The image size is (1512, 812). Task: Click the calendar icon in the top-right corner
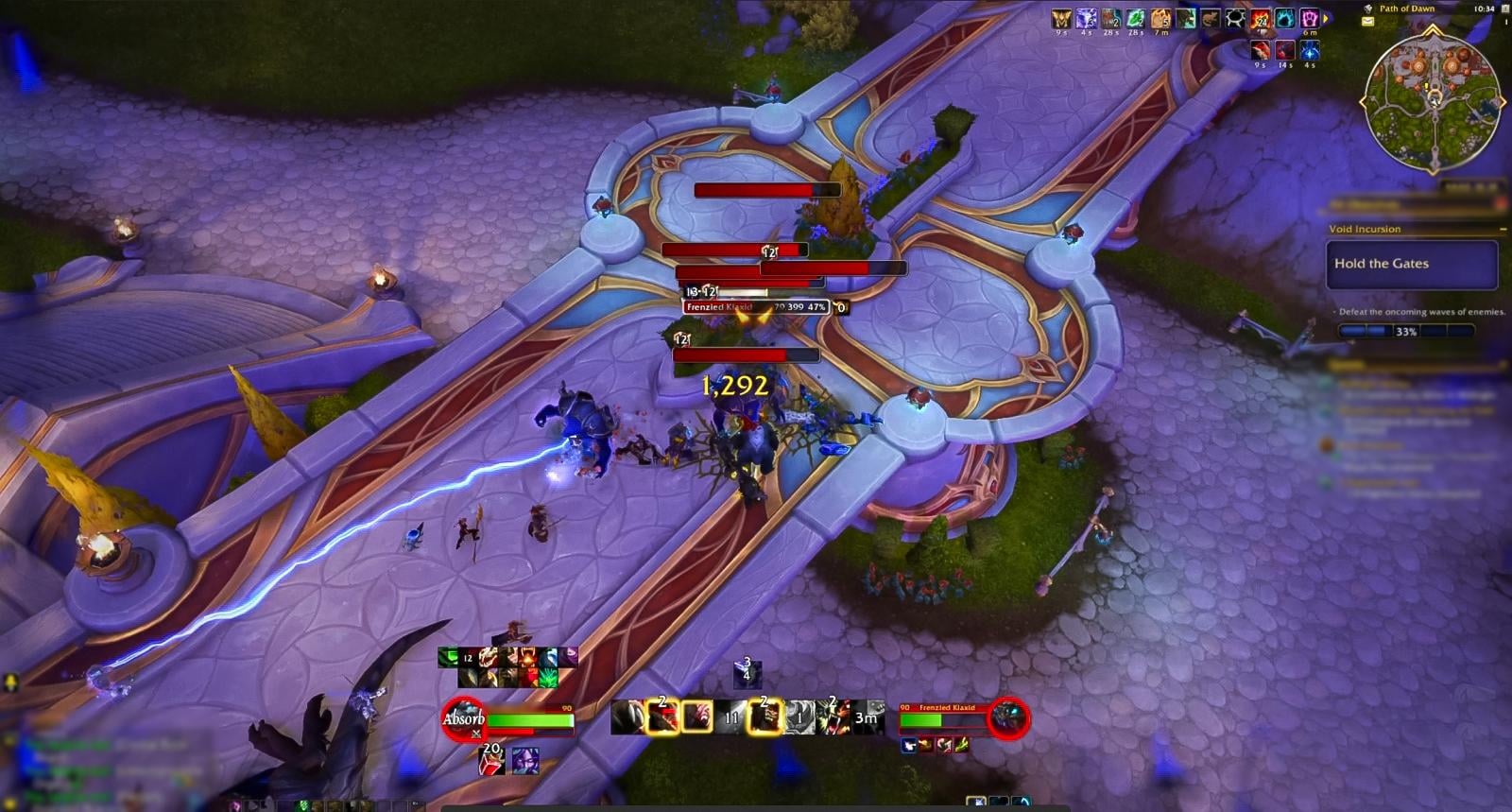click(1504, 9)
